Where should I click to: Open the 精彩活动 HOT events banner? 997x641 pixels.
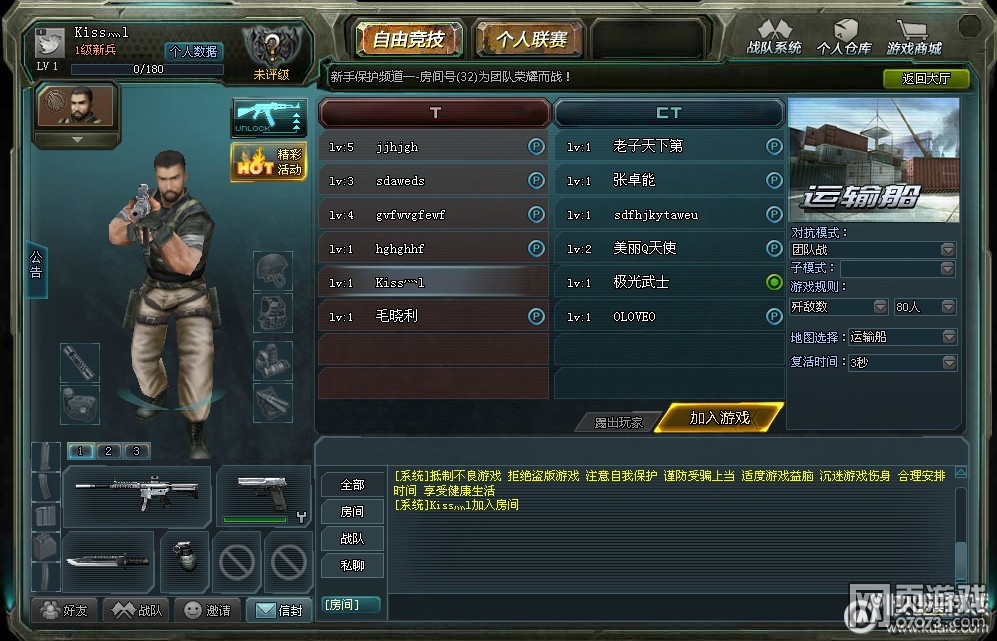268,162
